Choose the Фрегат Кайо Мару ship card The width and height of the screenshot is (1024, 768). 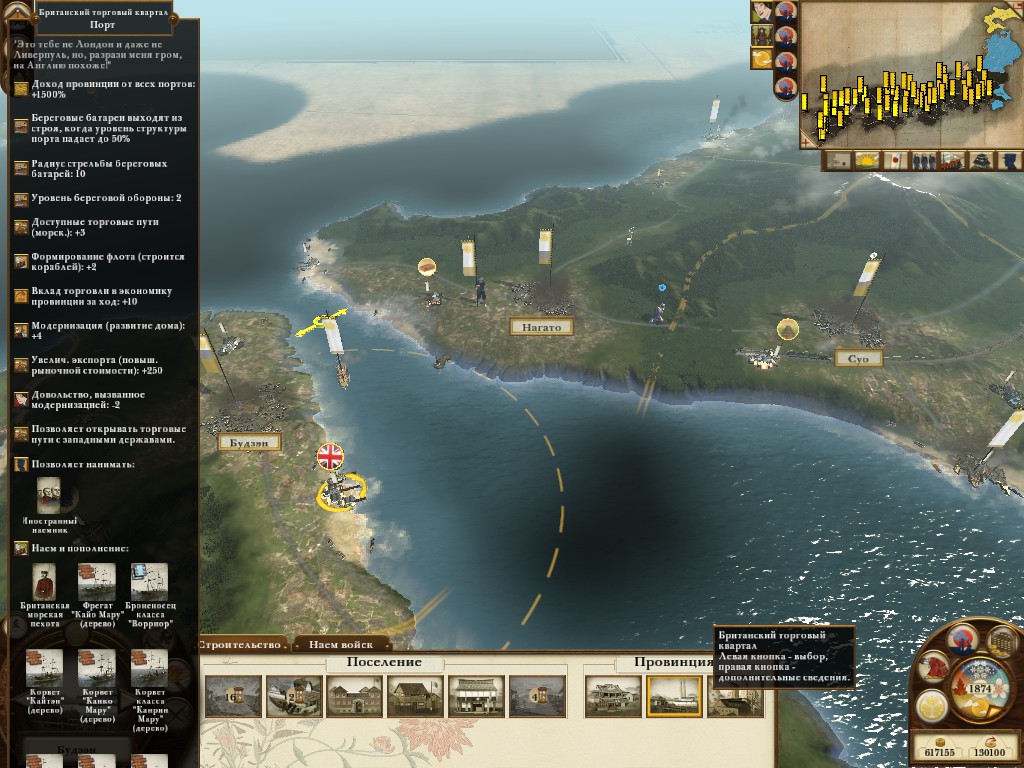coord(97,582)
